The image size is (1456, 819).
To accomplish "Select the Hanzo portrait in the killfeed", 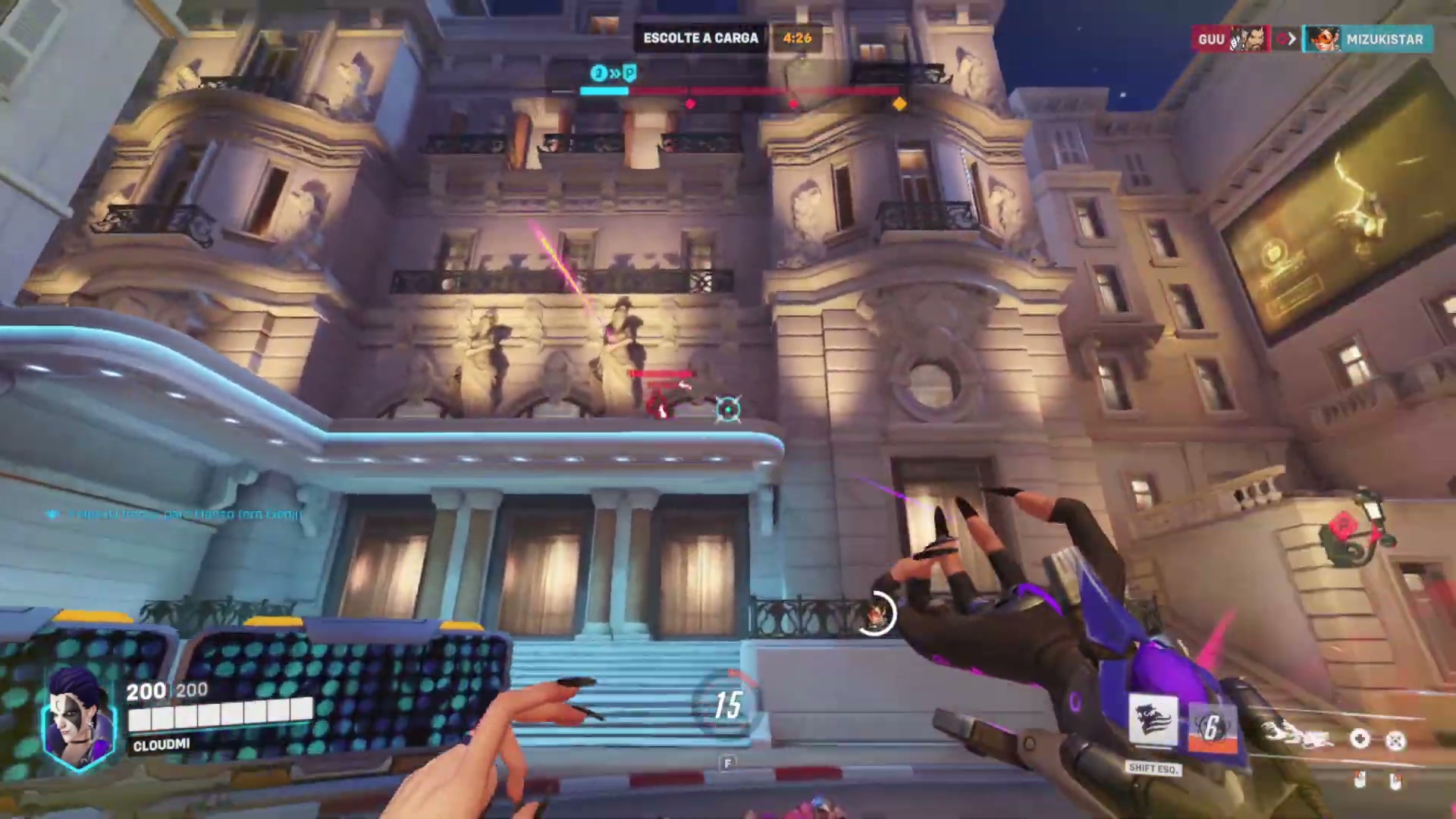I will tap(1246, 39).
